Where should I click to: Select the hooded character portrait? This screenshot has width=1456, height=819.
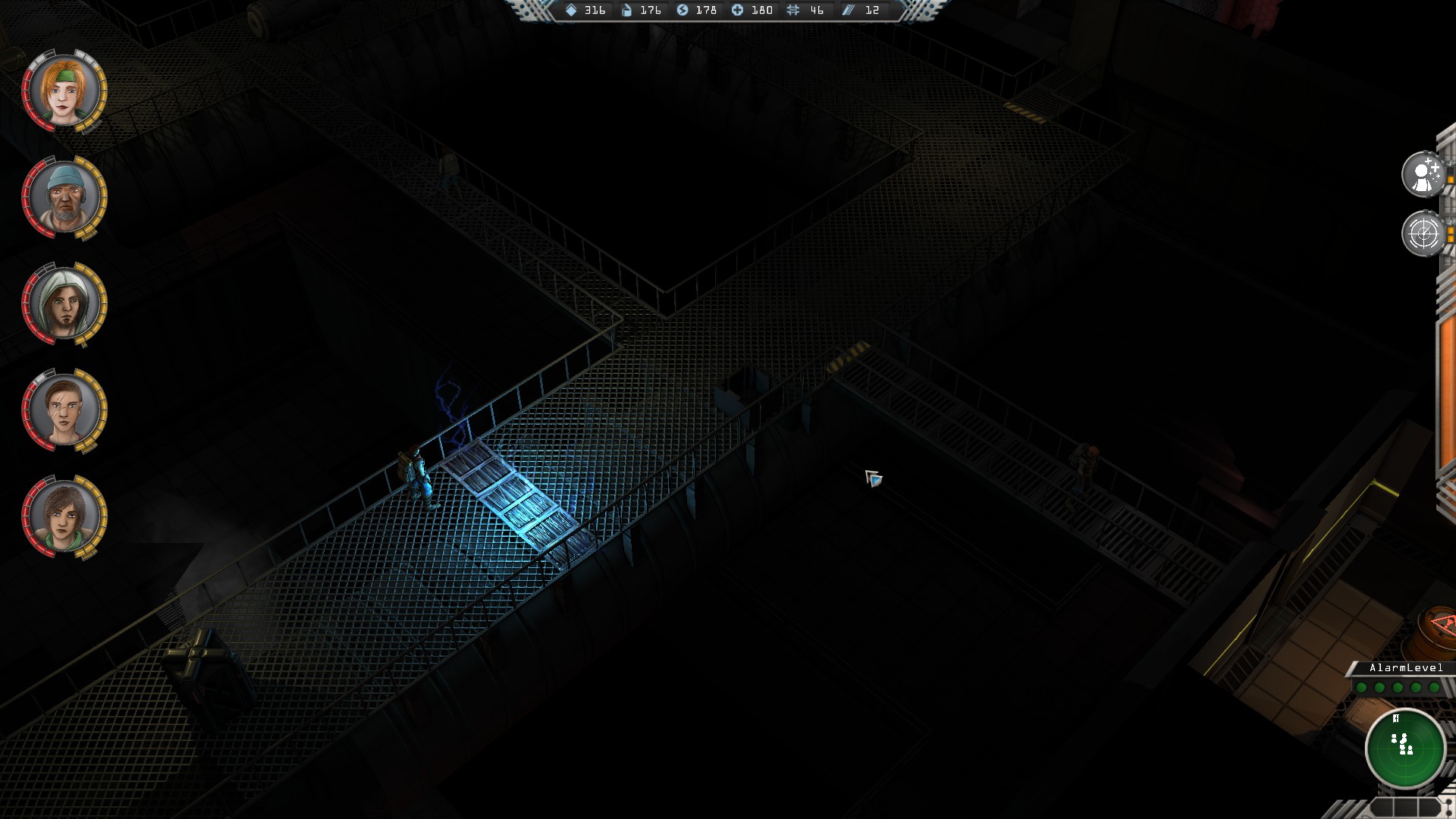[64, 303]
